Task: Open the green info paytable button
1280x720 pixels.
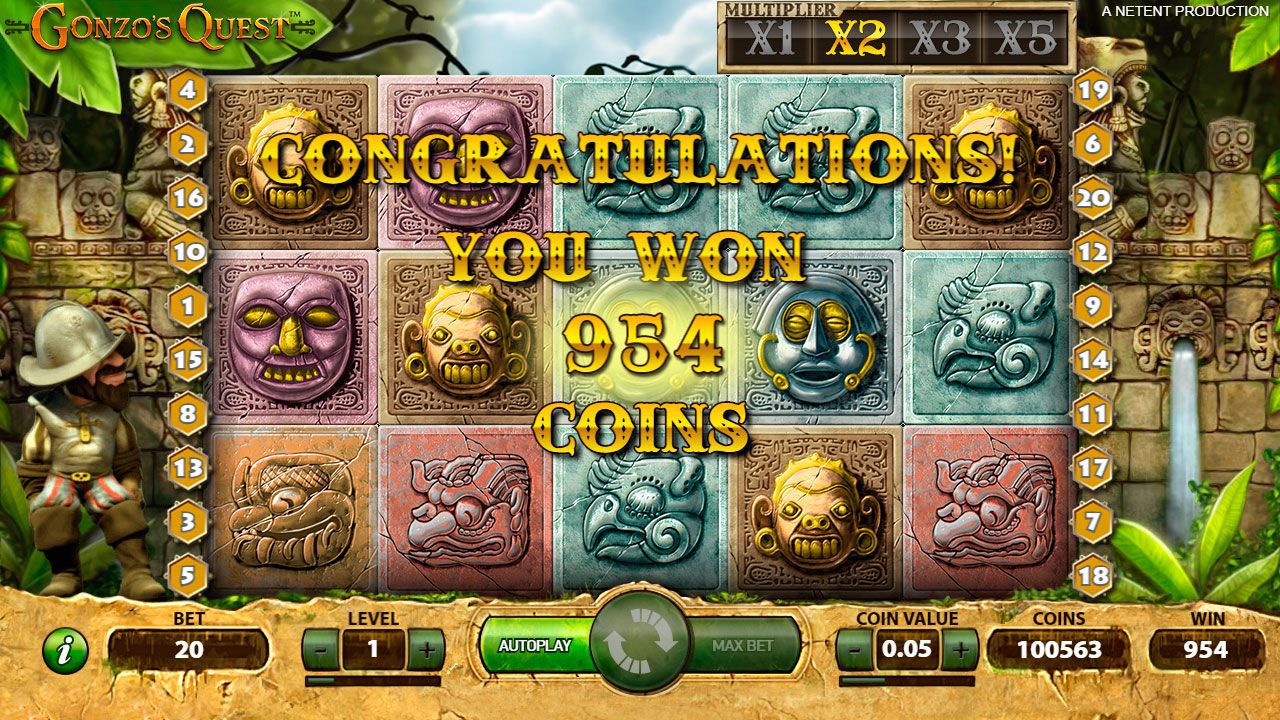Action: 65,651
